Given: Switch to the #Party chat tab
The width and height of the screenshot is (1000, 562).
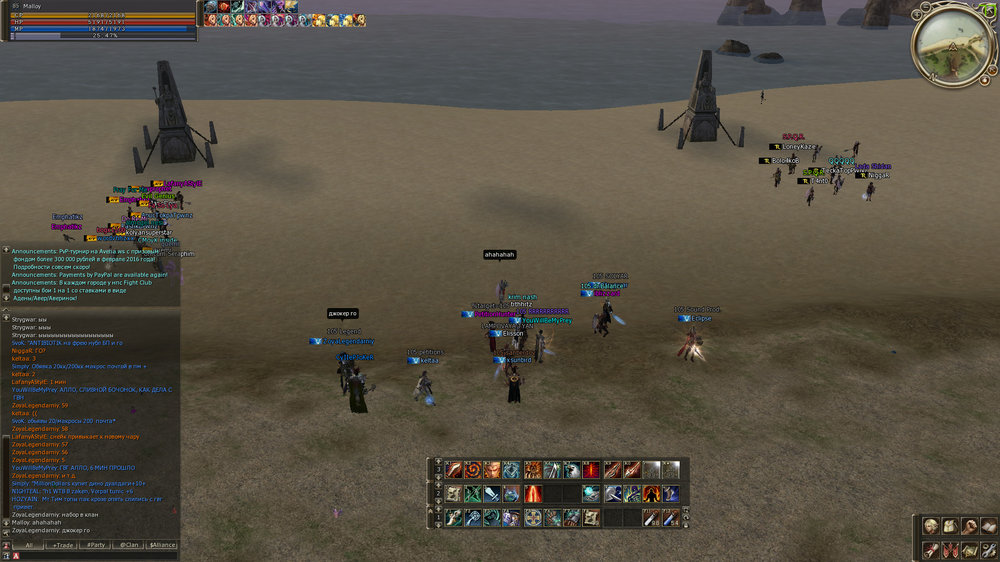Looking at the screenshot, I should (x=97, y=545).
